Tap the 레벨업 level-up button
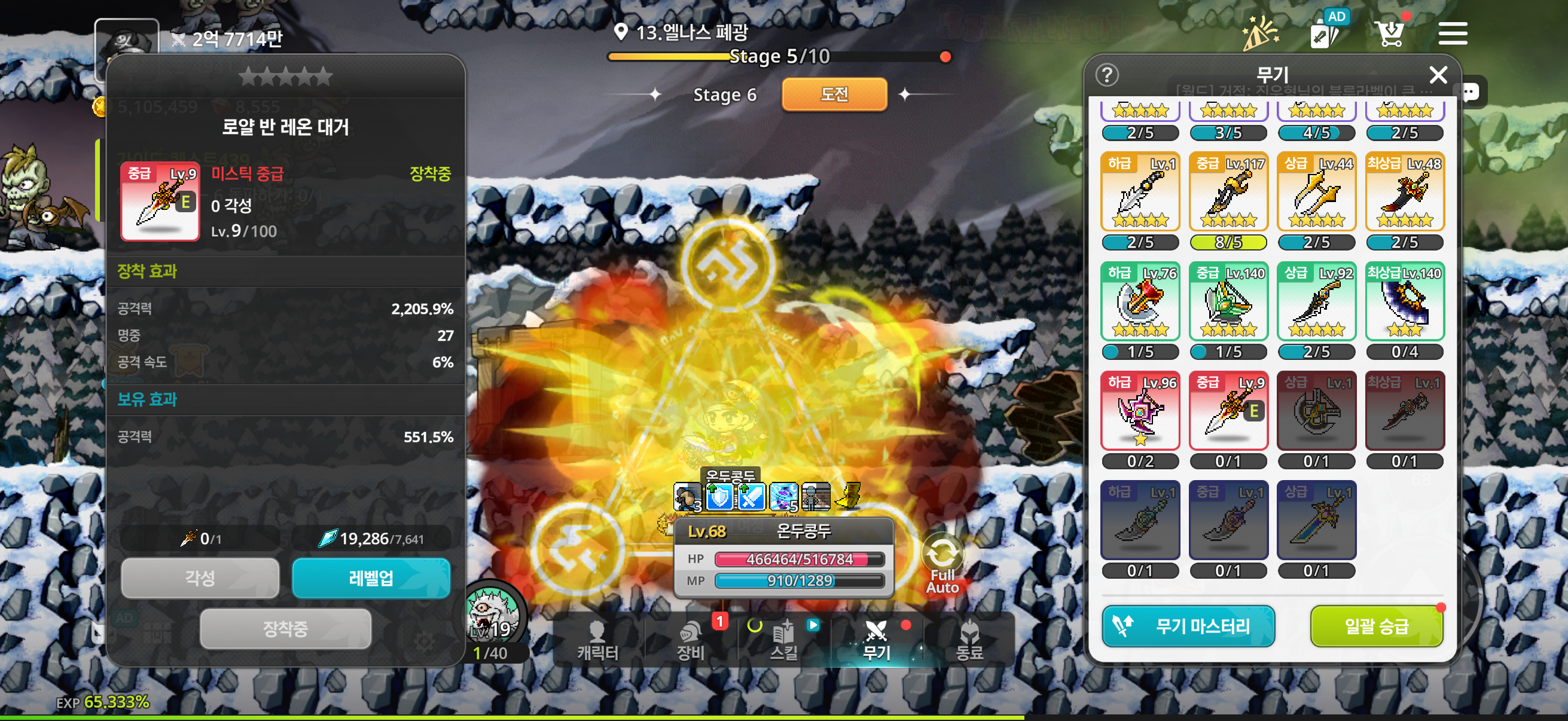 coord(371,578)
